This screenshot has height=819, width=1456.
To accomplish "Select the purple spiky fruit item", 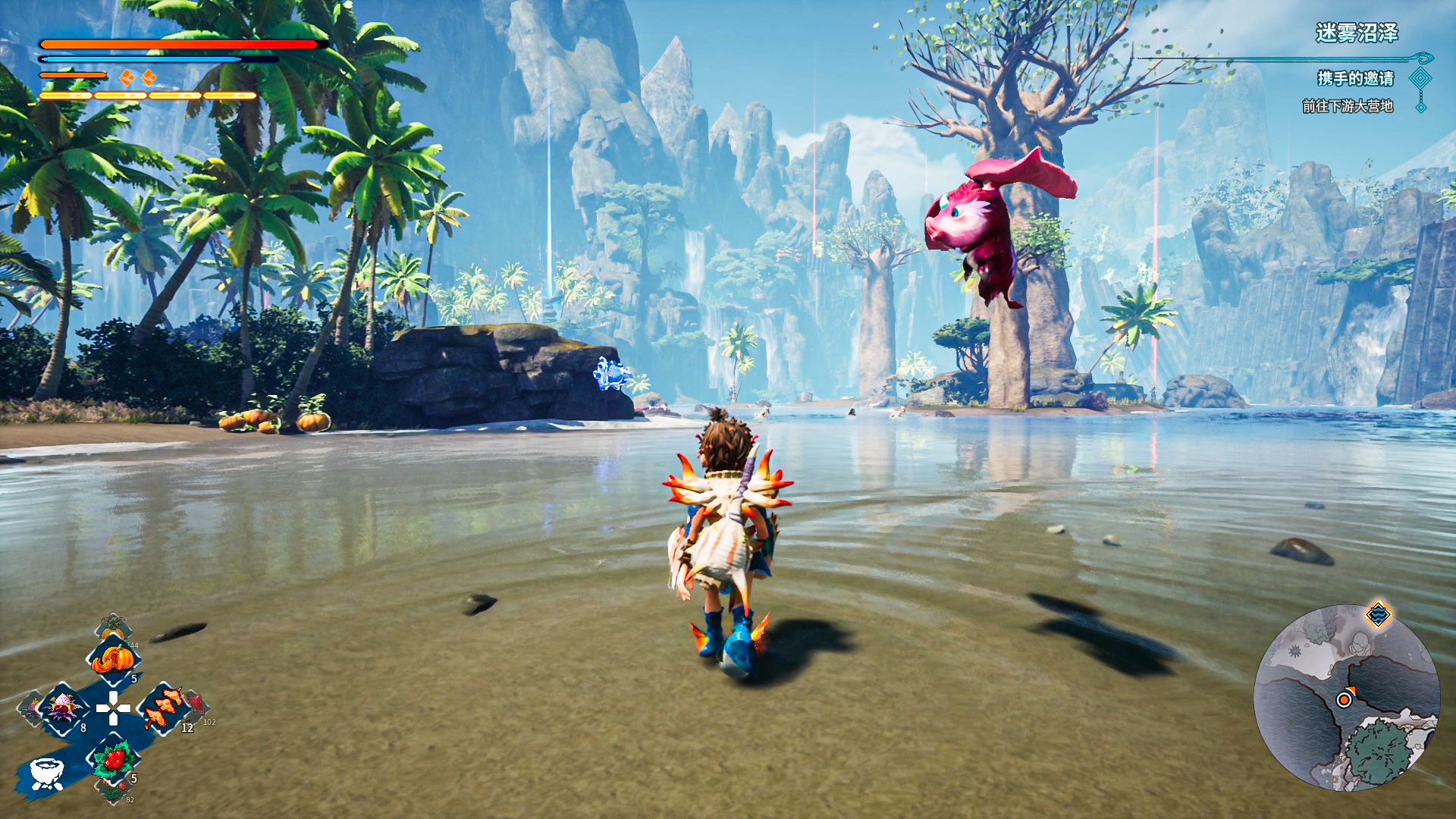I will pos(62,708).
